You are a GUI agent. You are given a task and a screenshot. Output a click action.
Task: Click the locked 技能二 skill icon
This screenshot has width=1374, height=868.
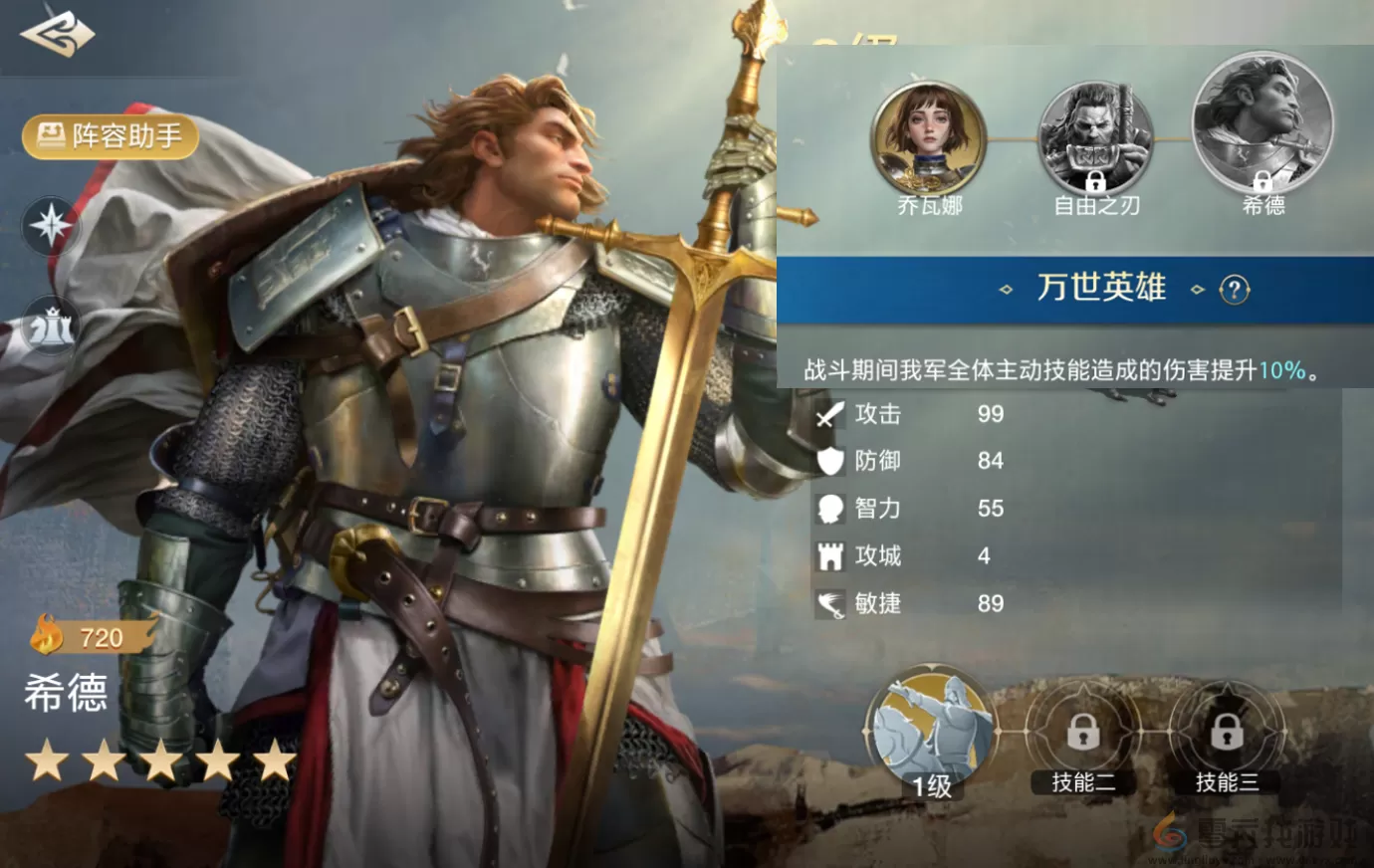(1083, 734)
